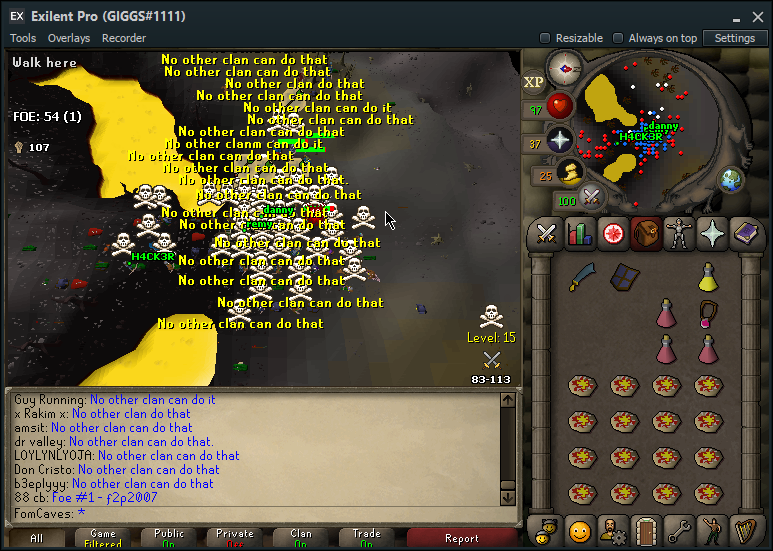Open the world map globe icon
773x551 pixels.
[x=731, y=179]
